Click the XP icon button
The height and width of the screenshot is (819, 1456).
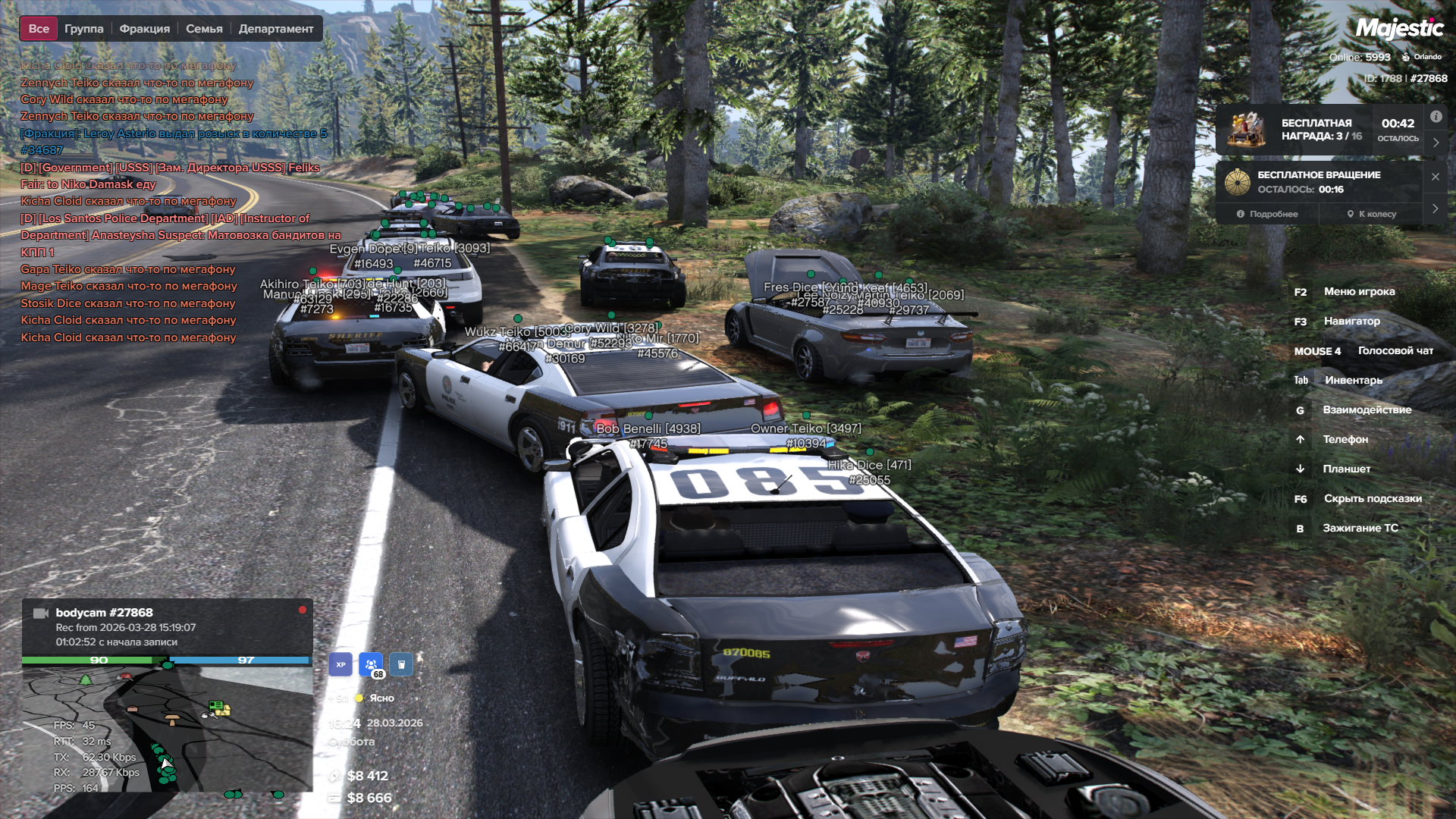[340, 664]
